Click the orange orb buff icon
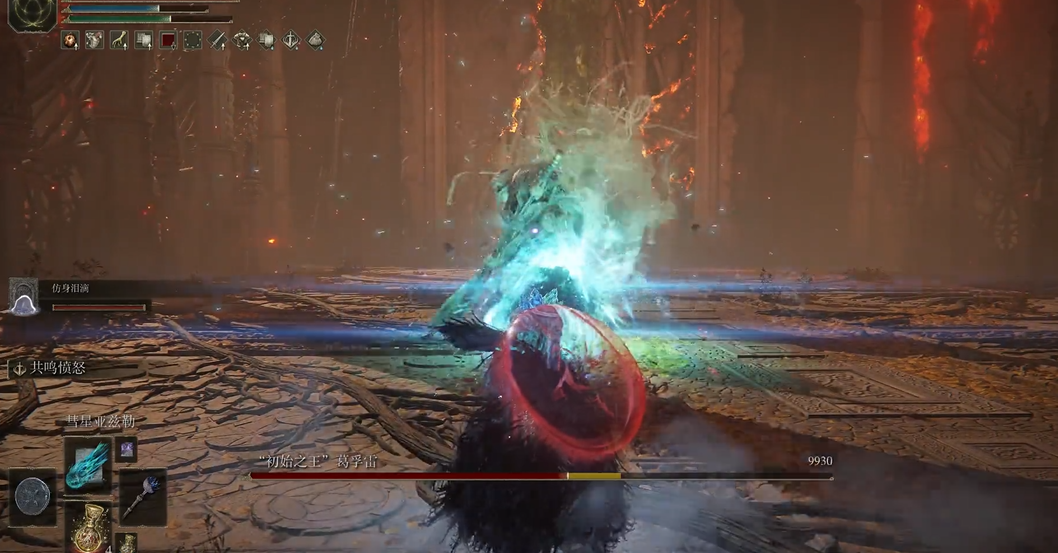 click(71, 40)
